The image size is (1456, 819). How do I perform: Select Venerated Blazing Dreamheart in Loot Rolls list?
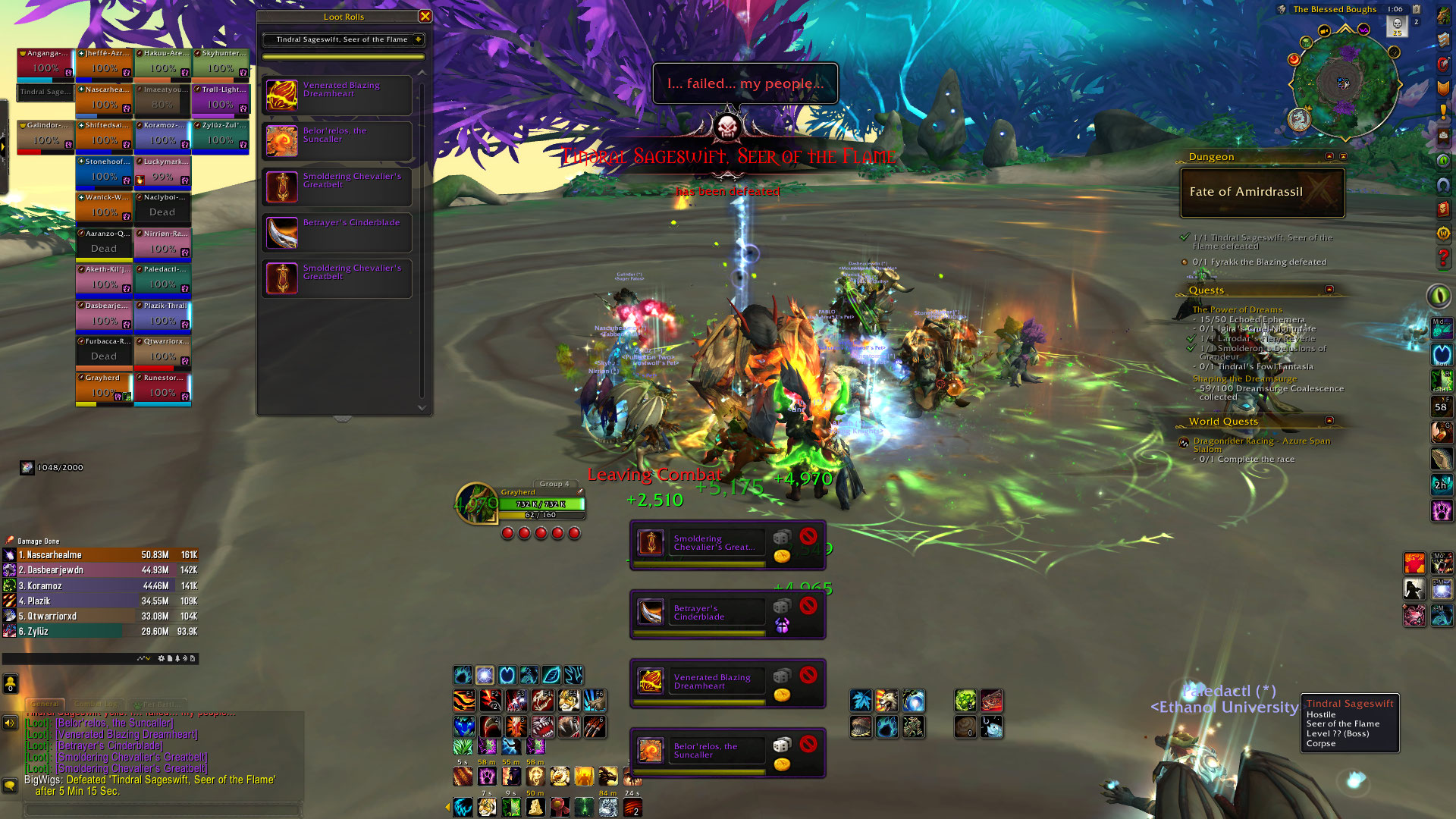(x=337, y=96)
